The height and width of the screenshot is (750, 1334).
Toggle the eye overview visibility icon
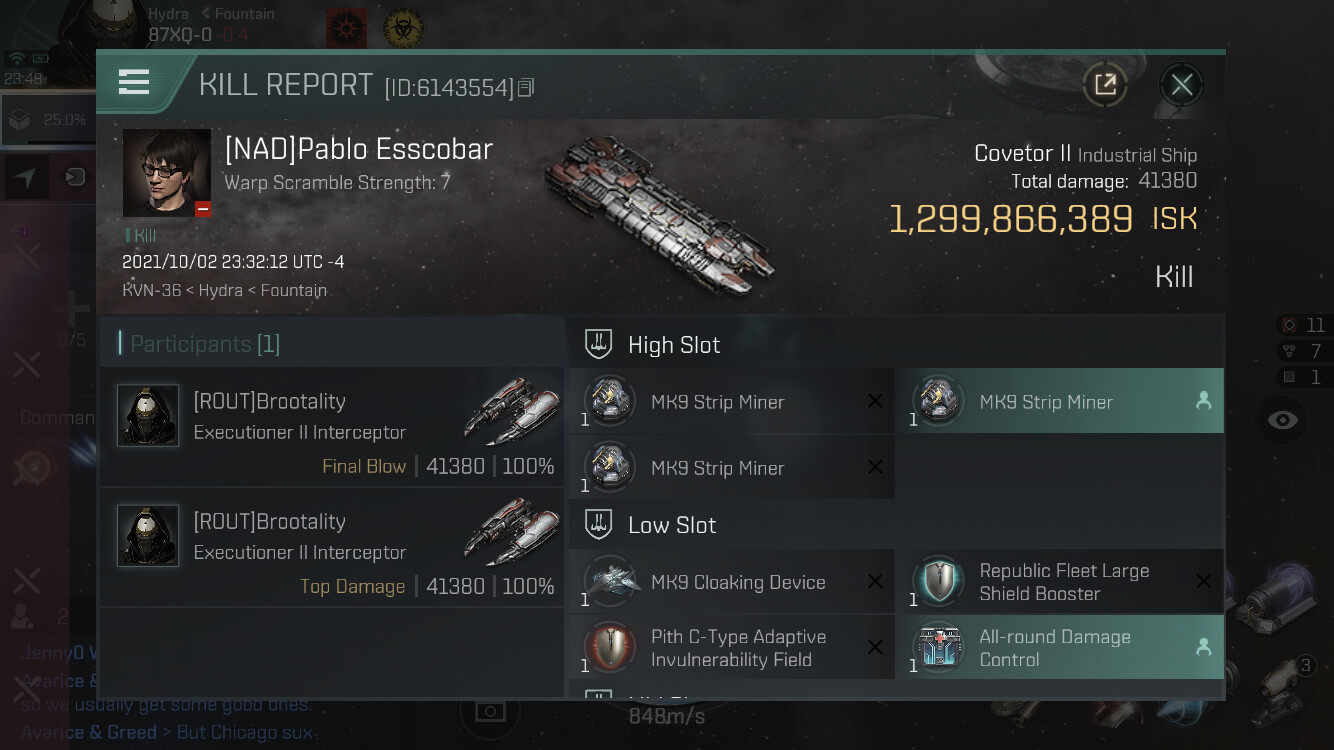pos(1282,420)
